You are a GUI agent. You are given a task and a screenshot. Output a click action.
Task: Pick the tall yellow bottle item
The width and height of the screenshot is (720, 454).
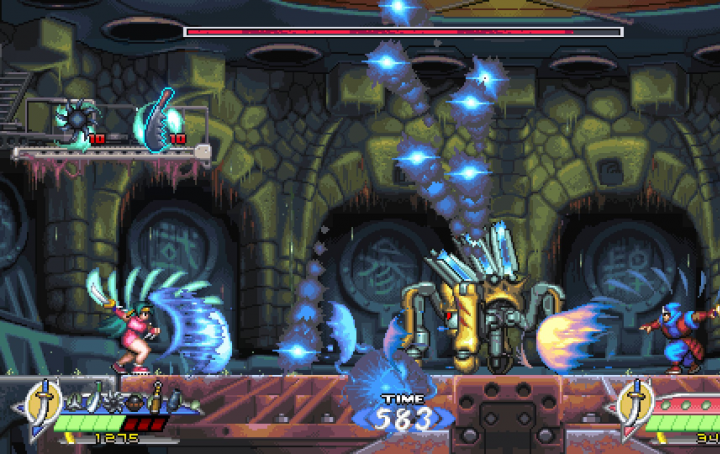pyautogui.click(x=155, y=399)
